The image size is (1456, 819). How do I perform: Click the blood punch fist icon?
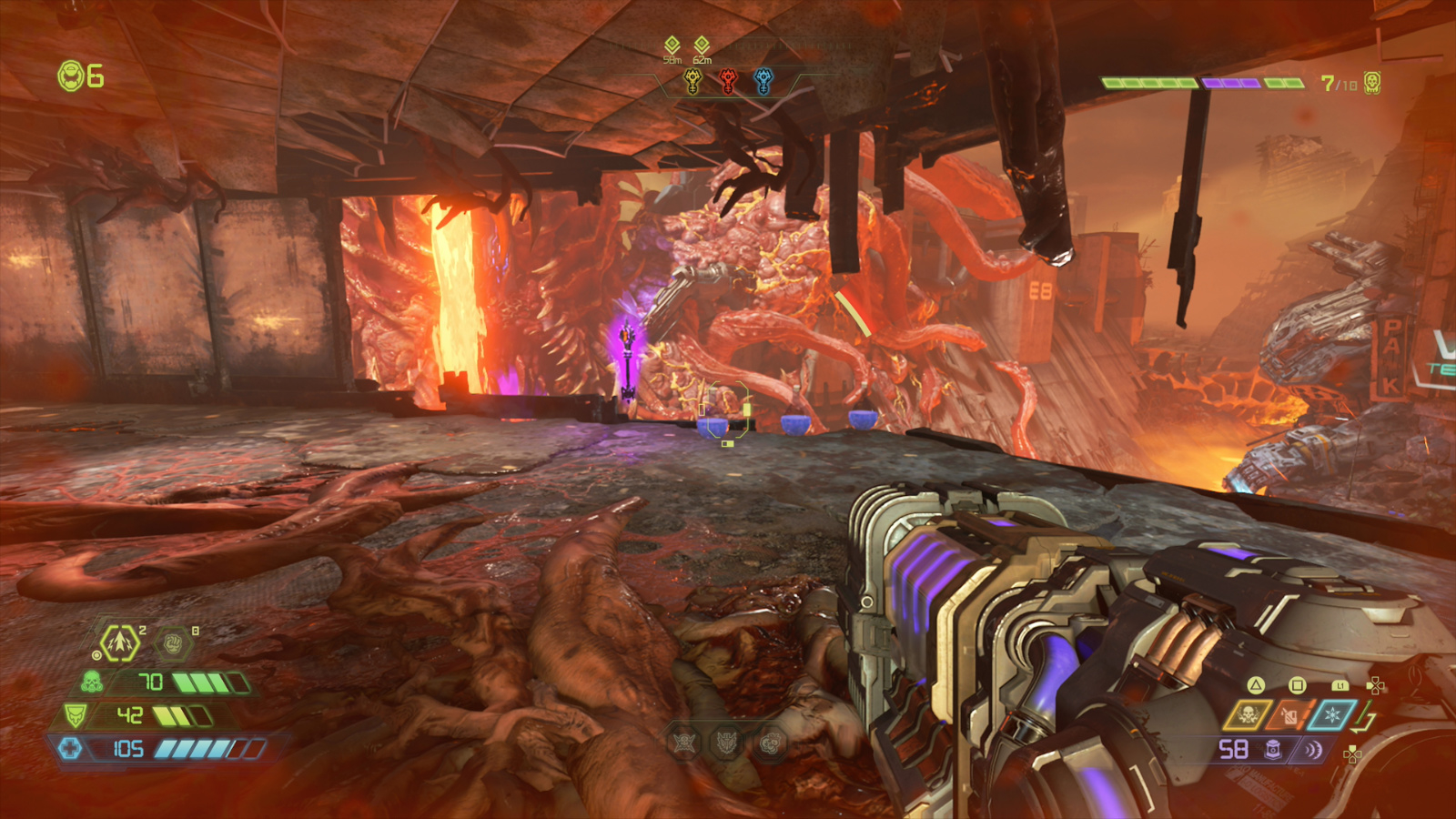[174, 642]
